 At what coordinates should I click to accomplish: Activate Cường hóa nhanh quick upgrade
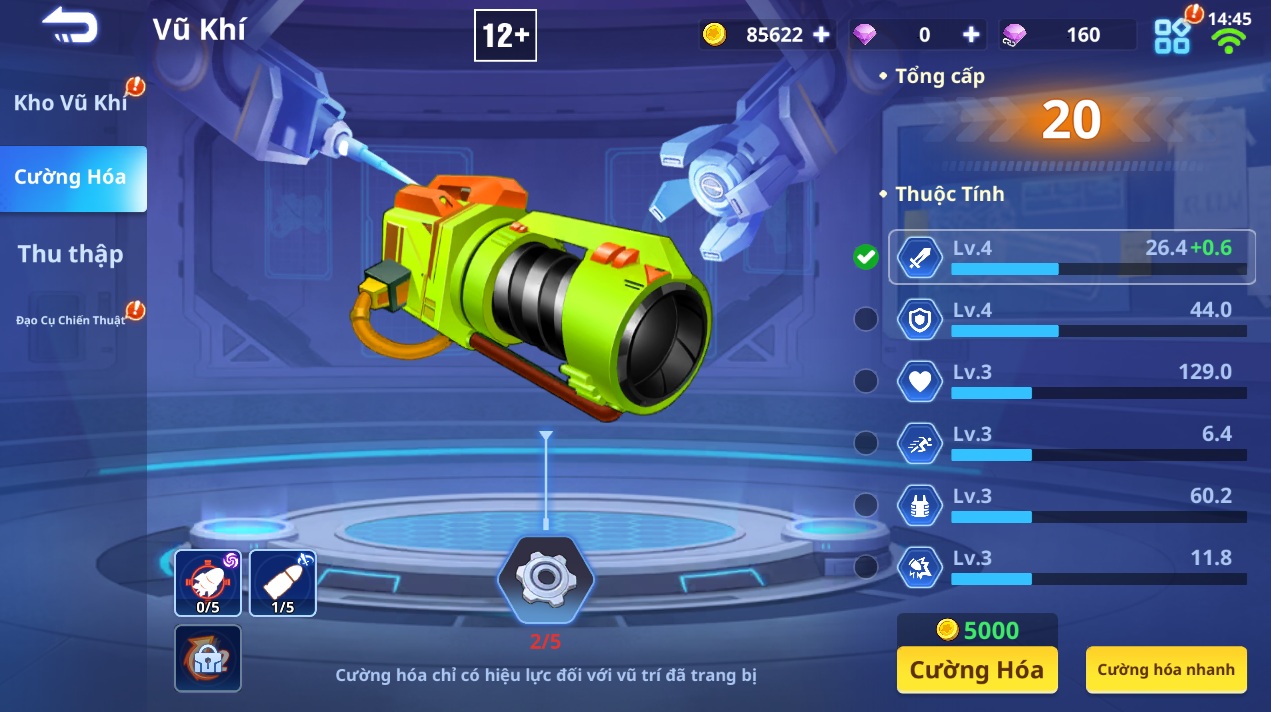[x=1165, y=670]
